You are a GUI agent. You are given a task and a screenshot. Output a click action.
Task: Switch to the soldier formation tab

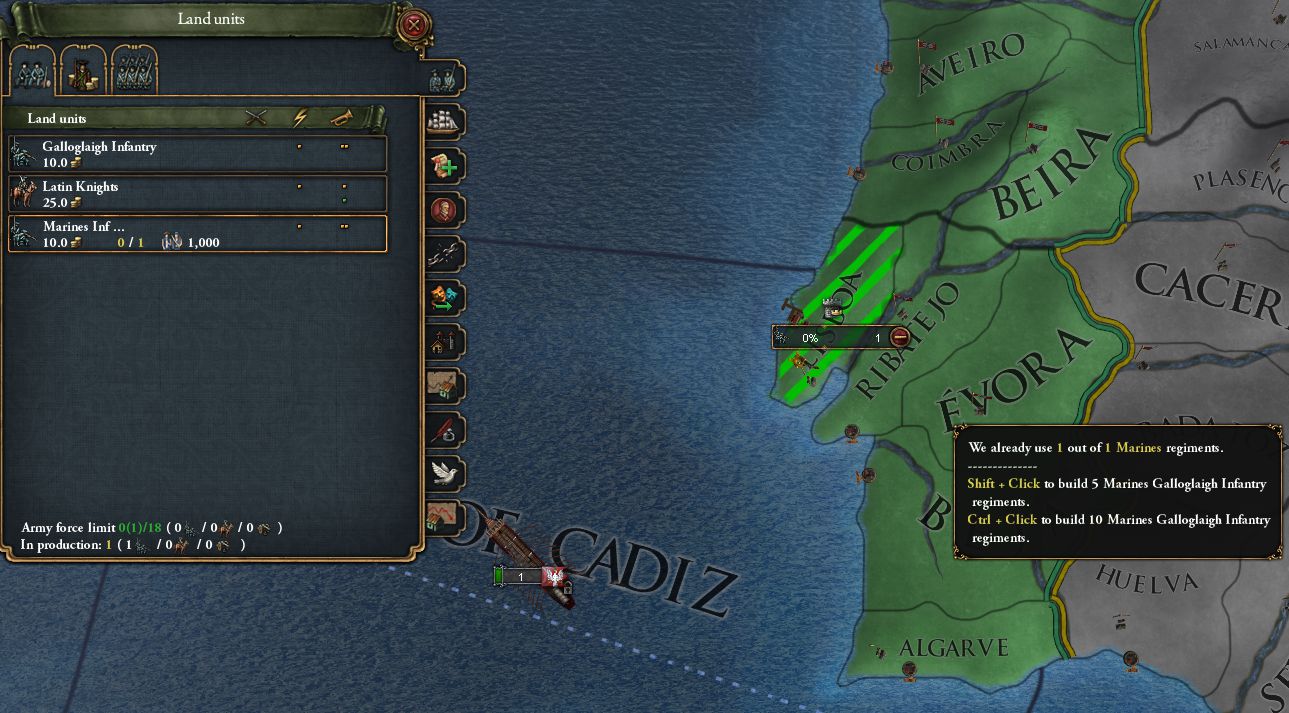point(135,70)
